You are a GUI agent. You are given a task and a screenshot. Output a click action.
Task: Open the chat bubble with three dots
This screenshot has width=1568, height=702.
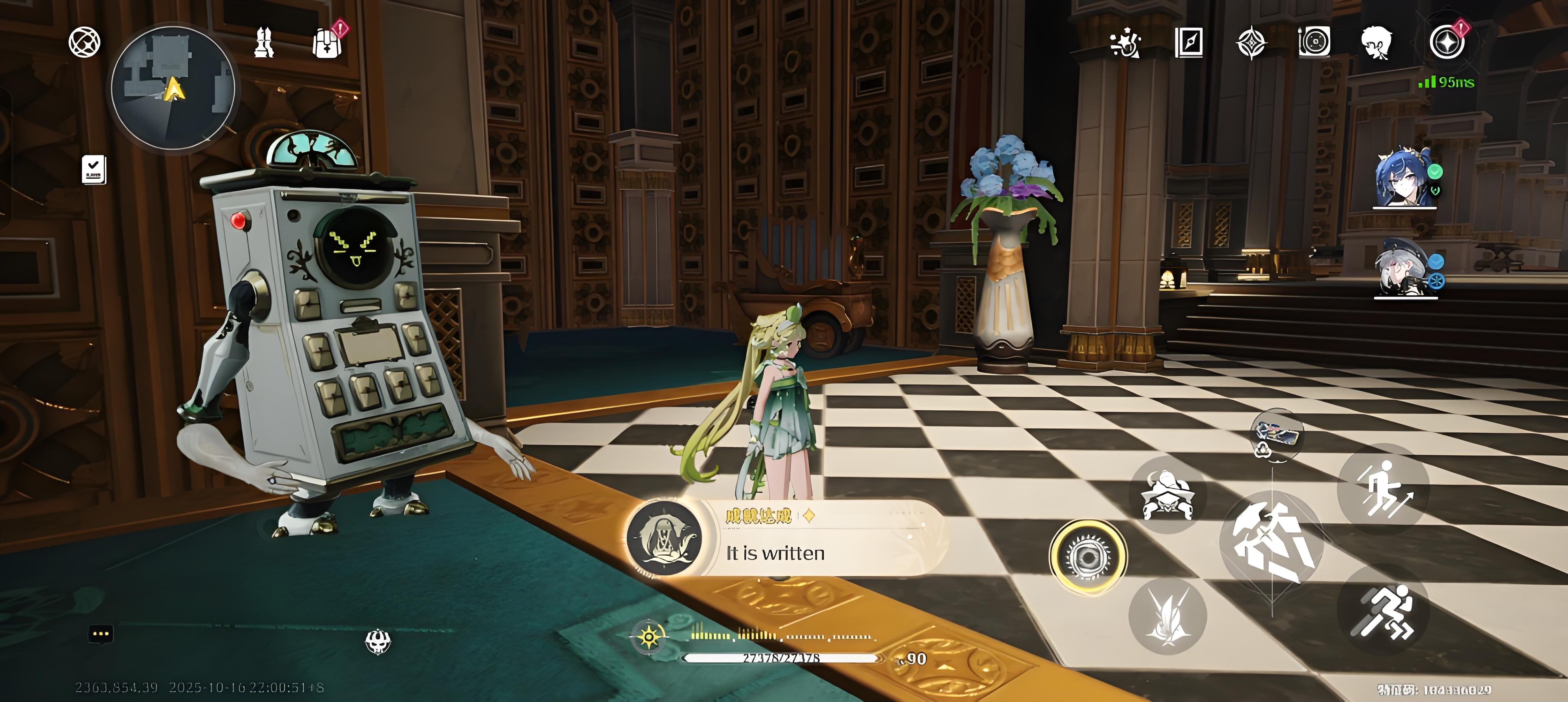(x=101, y=634)
